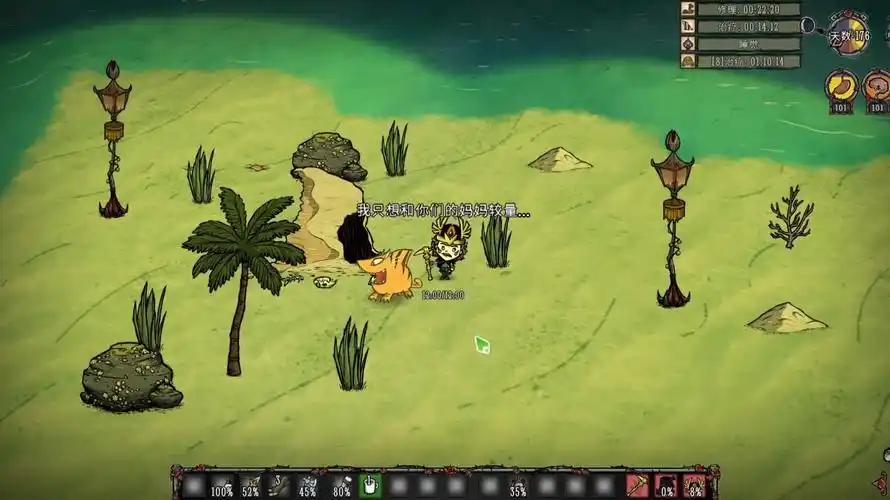Viewport: 890px width, 500px height.
Task: Select the inventory item at 52% durability
Action: coord(251,486)
